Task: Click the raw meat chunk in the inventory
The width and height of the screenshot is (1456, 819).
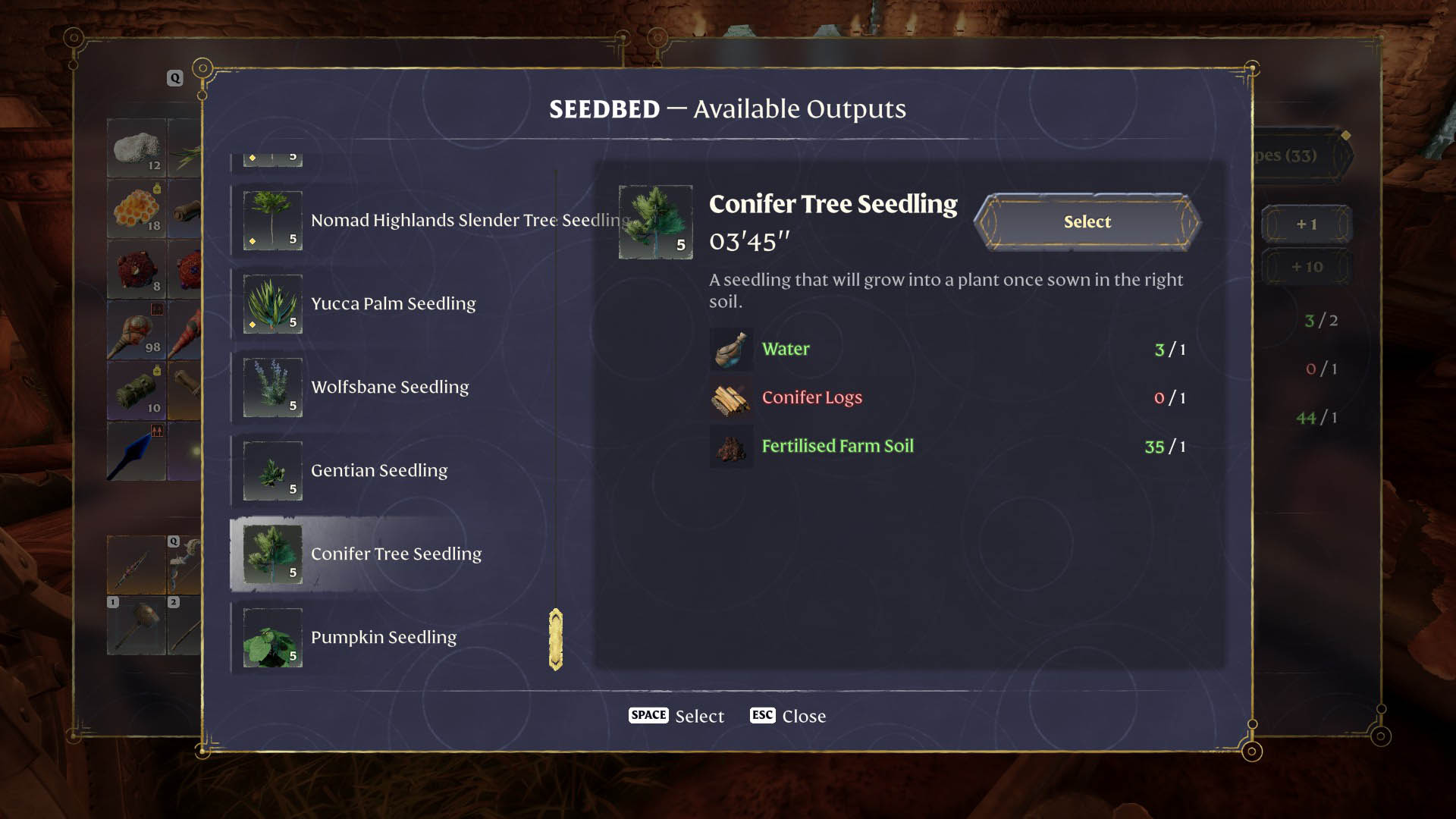Action: coord(136,271)
